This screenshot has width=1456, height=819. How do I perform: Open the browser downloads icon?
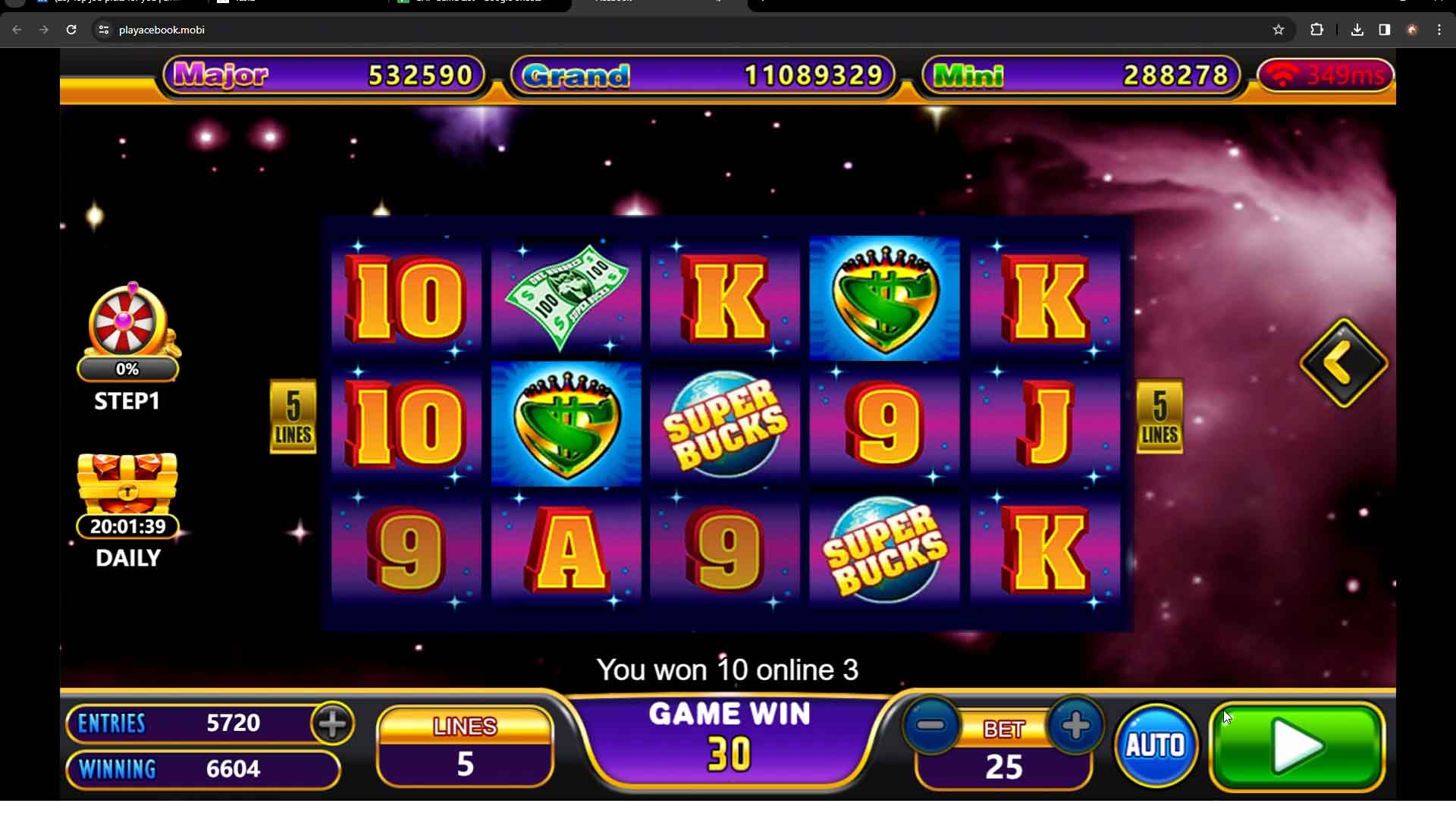coord(1357,30)
